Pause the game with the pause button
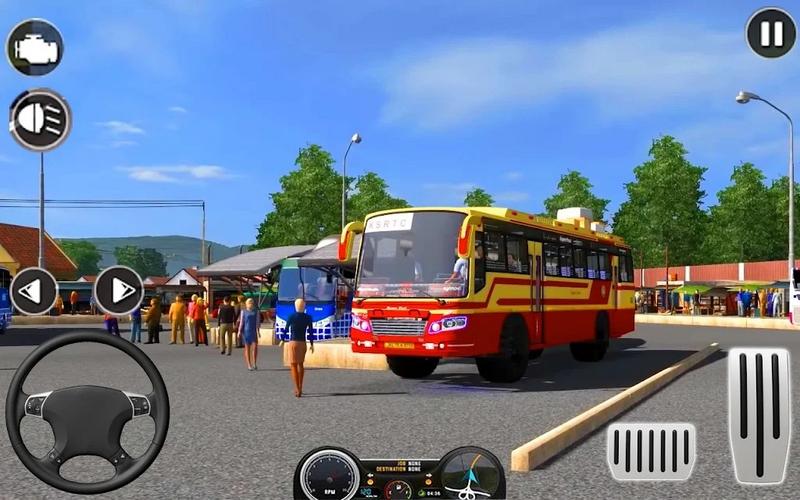This screenshot has height=500, width=800. (x=771, y=33)
